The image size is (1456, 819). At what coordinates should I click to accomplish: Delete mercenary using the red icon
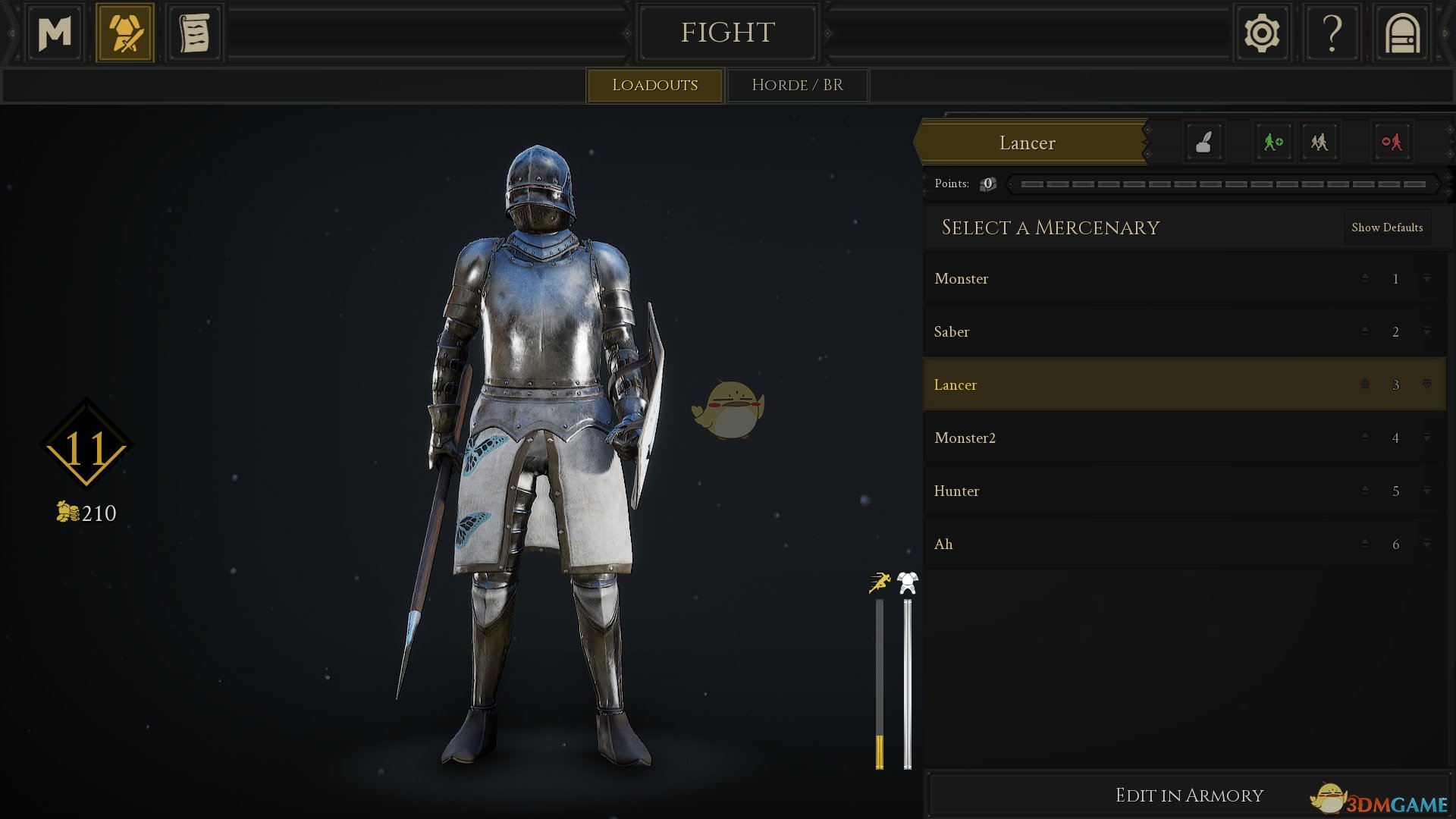click(1392, 142)
